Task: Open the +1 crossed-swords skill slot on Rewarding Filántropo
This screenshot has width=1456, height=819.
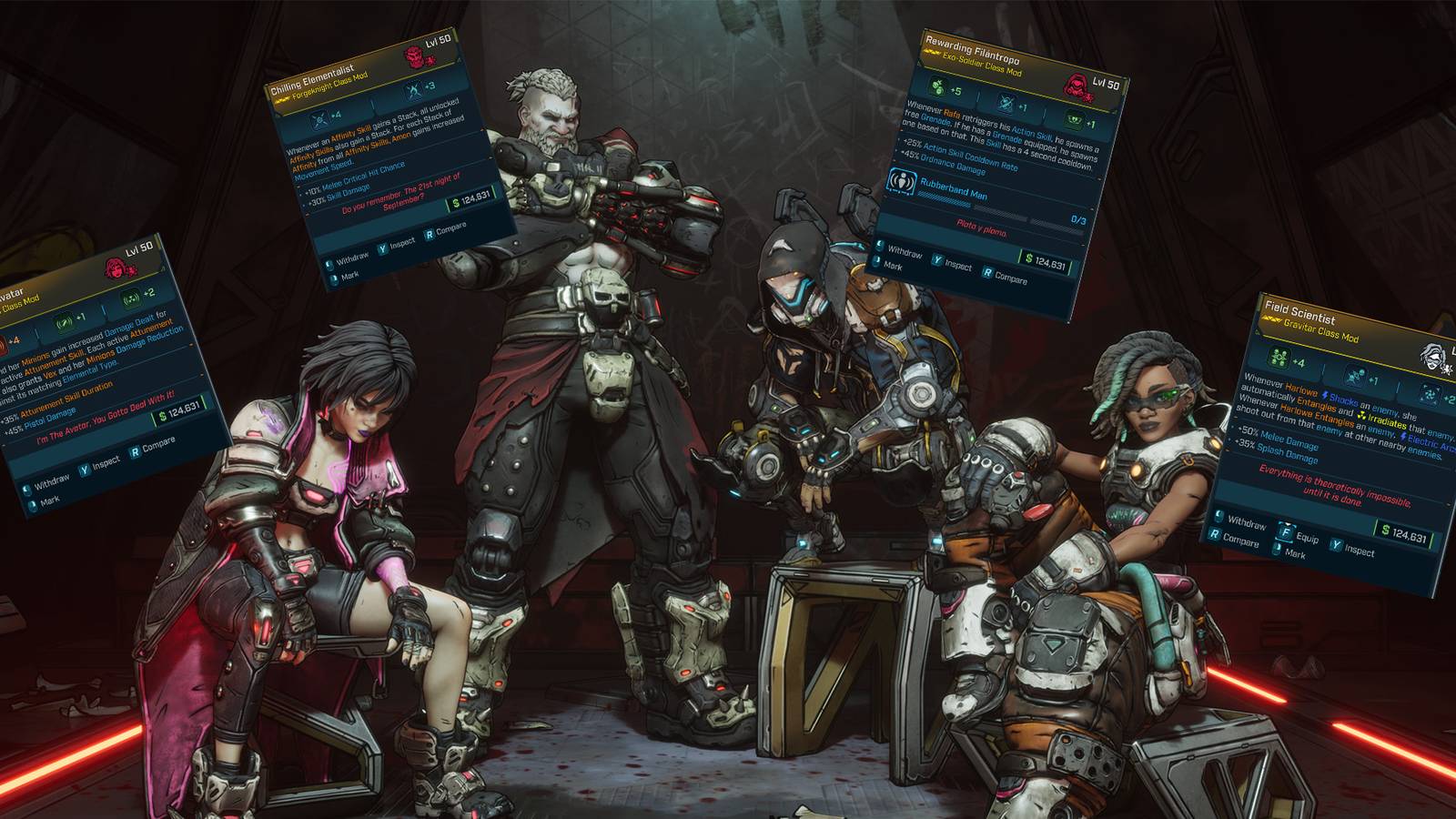Action: point(1007,103)
